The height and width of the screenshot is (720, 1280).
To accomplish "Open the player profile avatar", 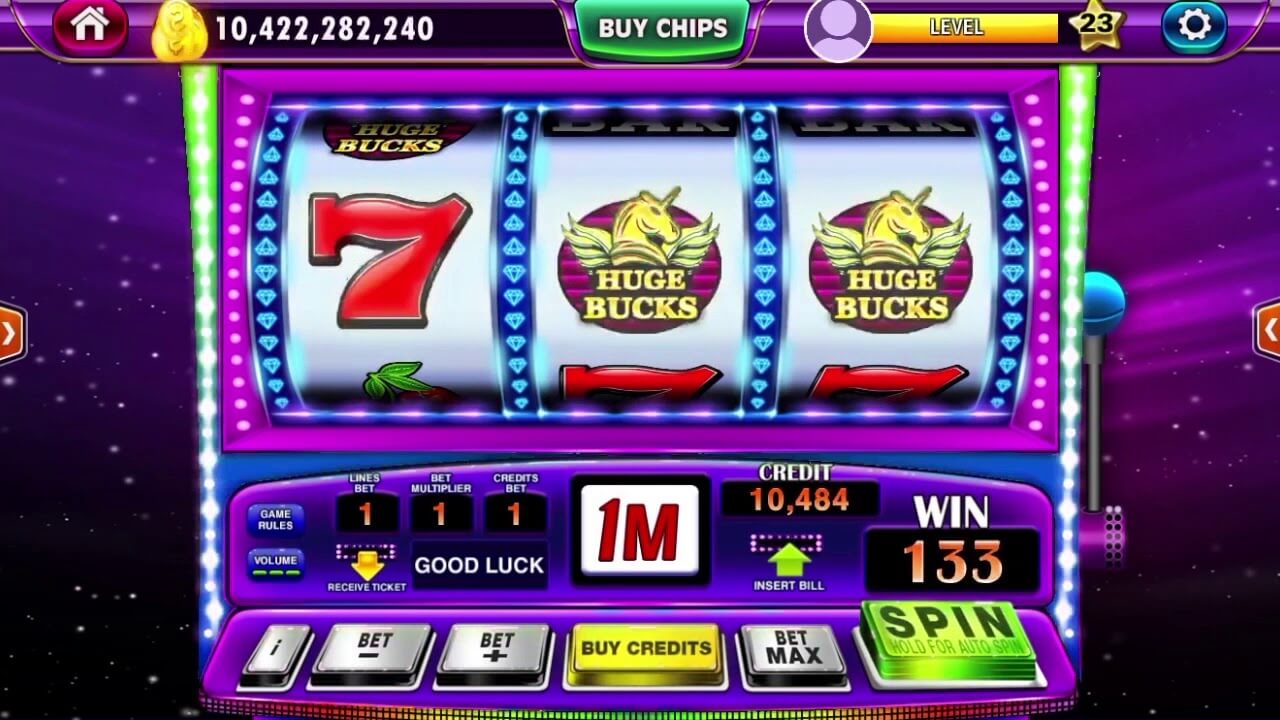I will tap(837, 29).
